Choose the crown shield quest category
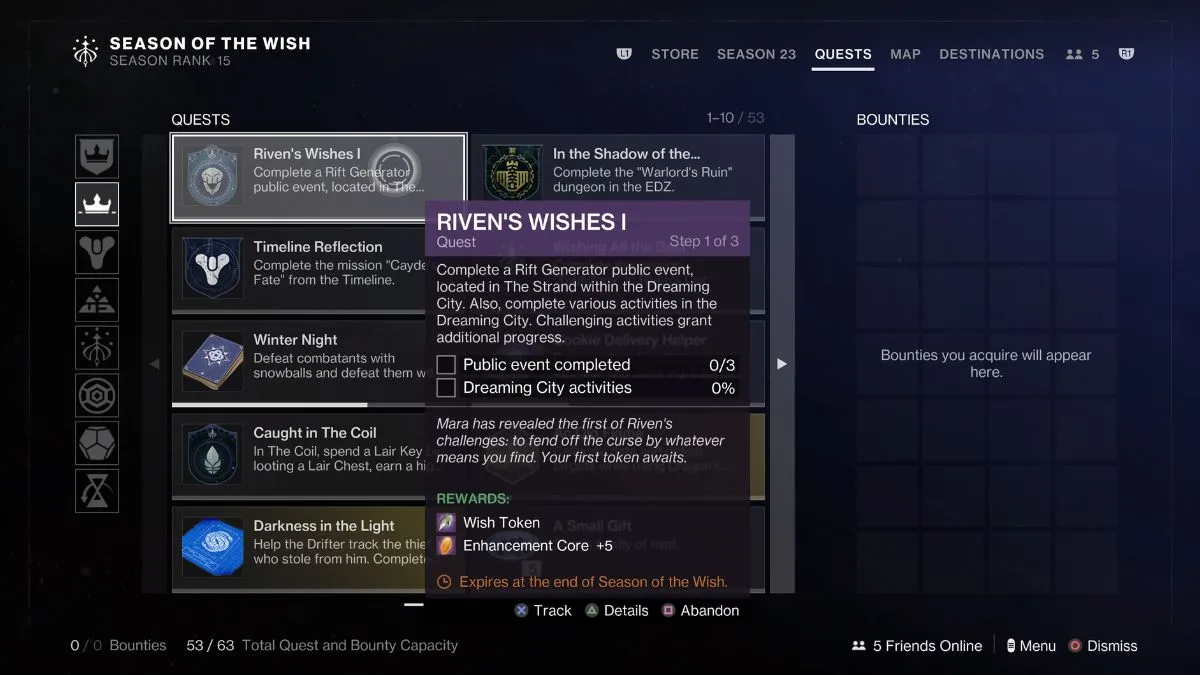This screenshot has height=675, width=1200. 97,157
